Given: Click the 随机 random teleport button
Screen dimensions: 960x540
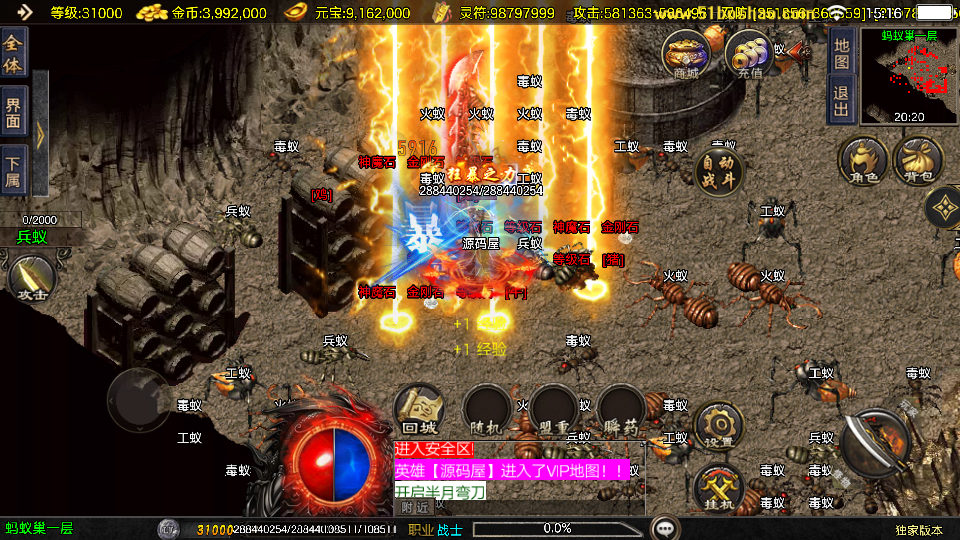Looking at the screenshot, I should click(x=486, y=410).
